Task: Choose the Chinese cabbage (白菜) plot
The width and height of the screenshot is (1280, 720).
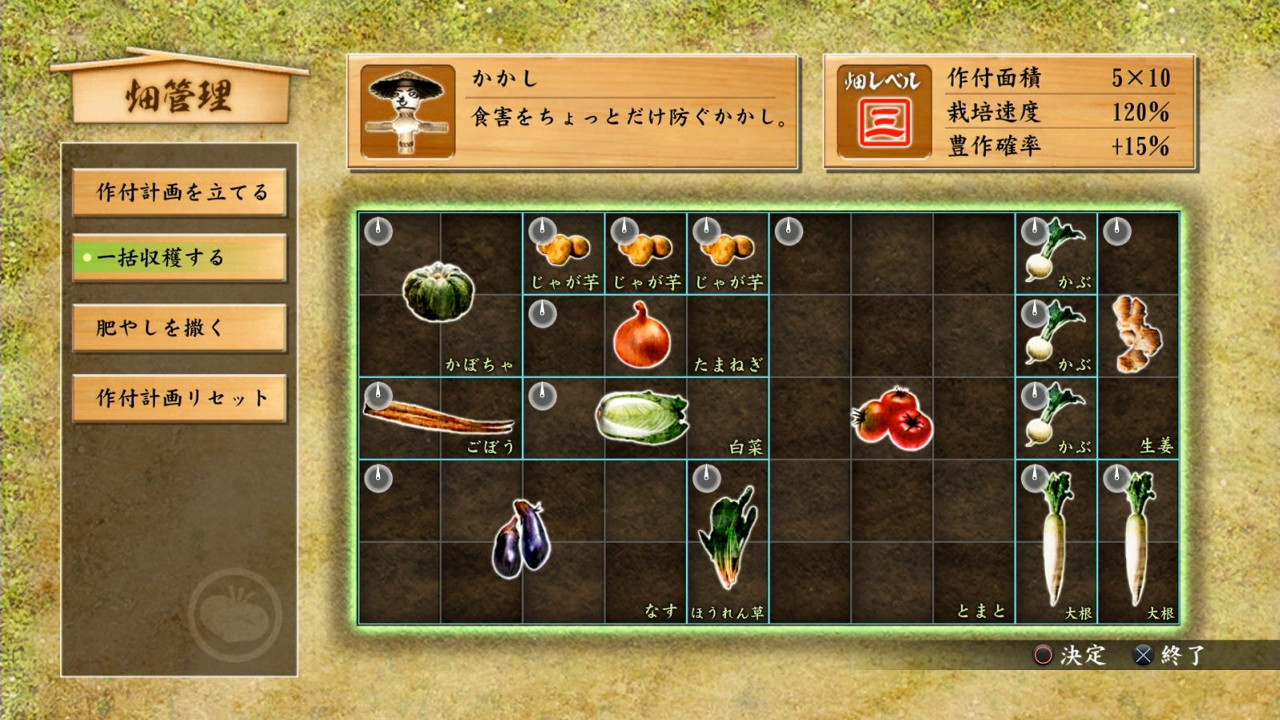Action: pos(643,417)
